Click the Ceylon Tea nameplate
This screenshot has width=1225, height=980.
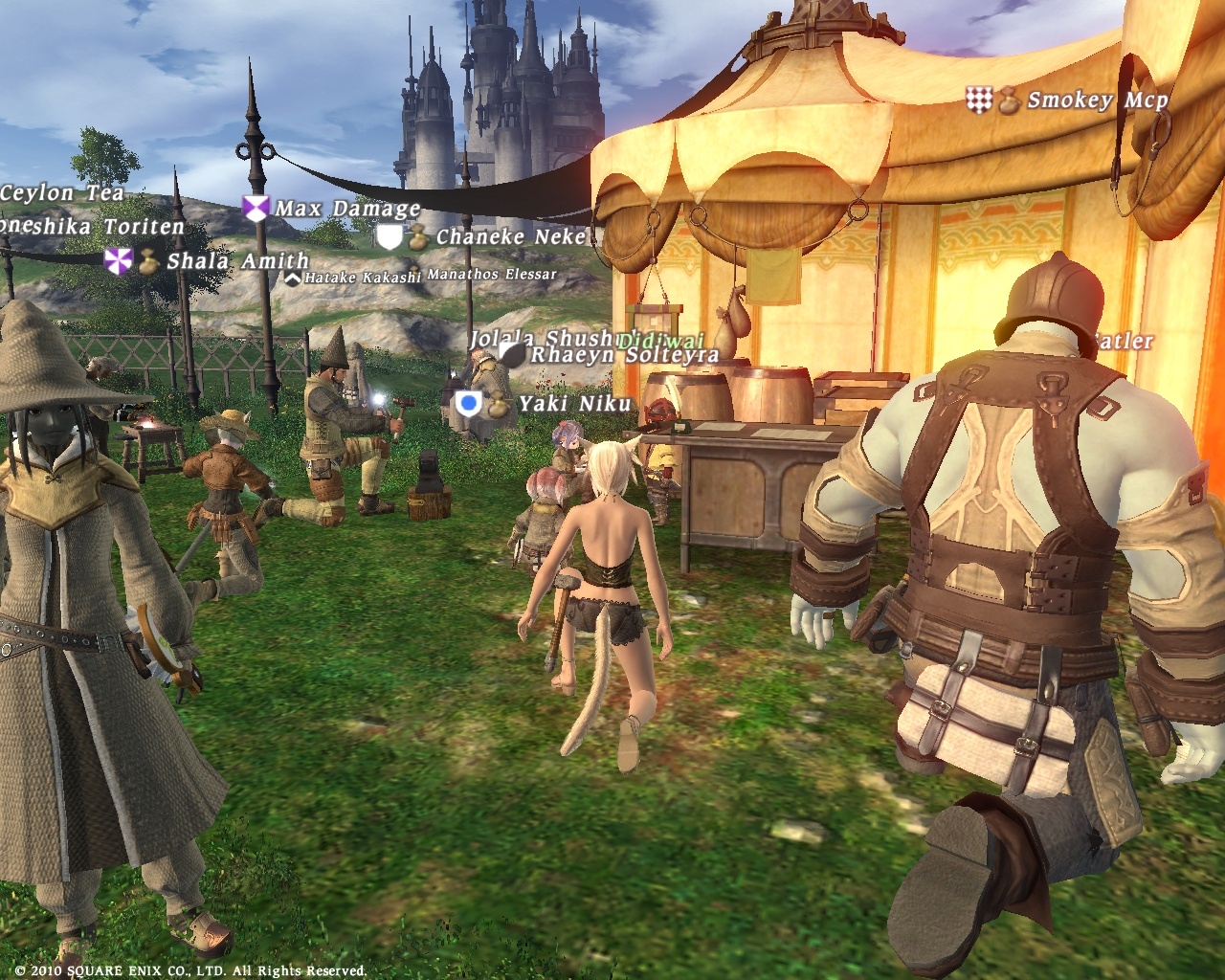(61, 193)
